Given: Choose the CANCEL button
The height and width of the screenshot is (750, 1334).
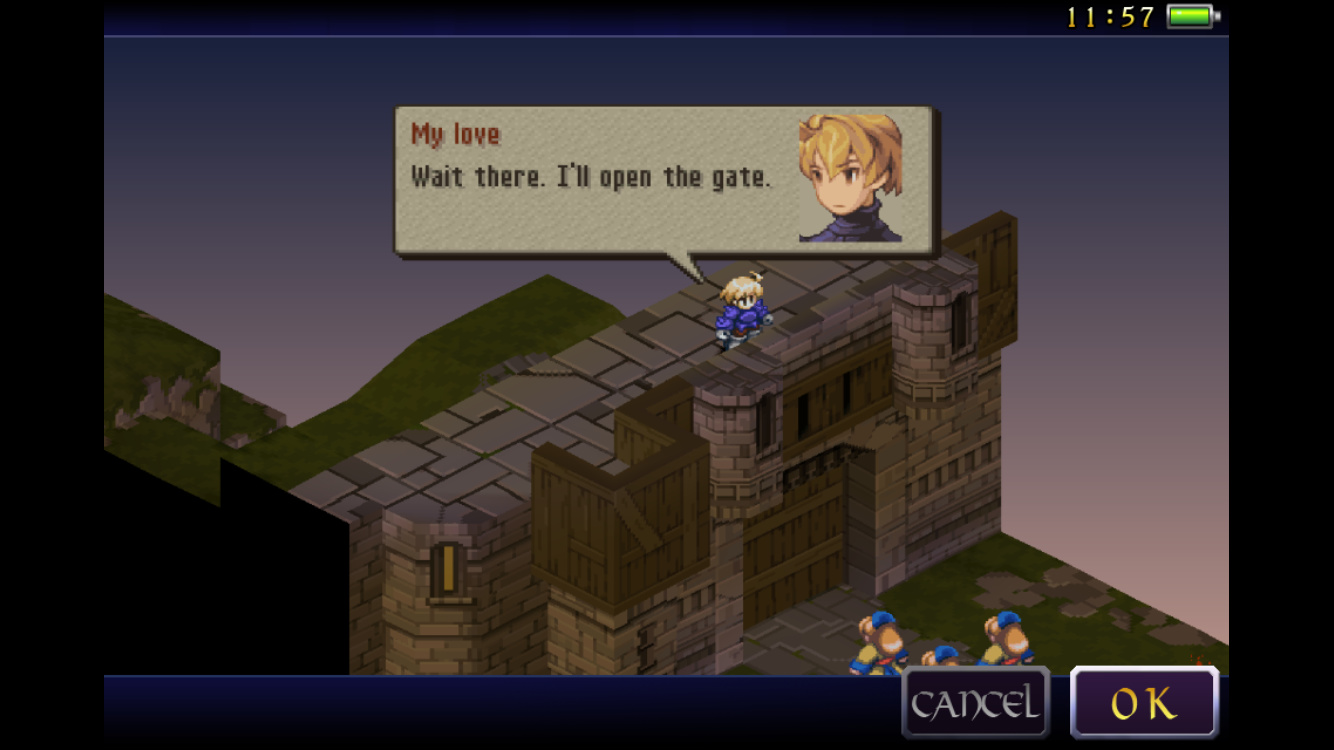Looking at the screenshot, I should (x=975, y=703).
